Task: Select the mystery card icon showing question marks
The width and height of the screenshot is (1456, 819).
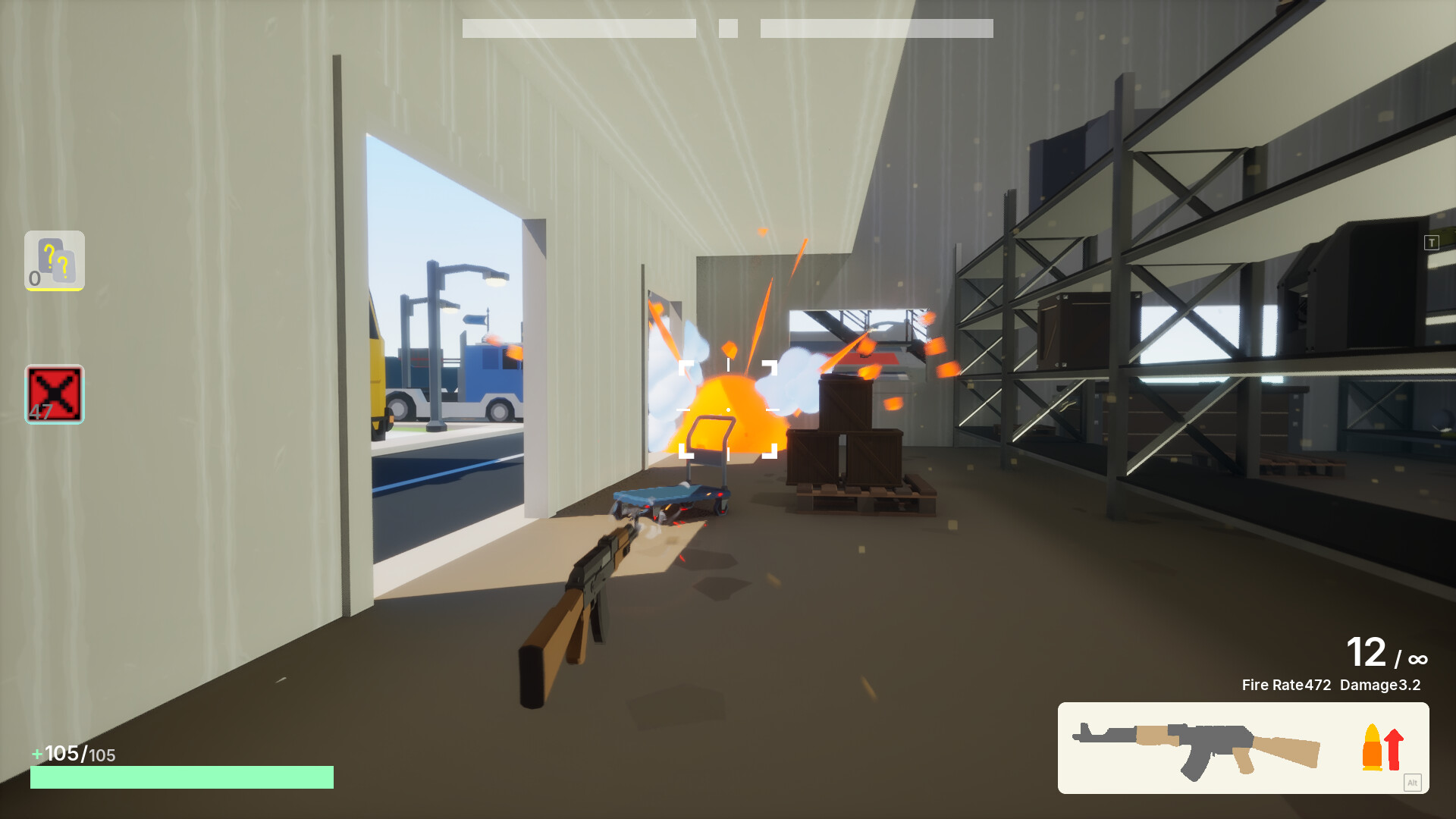Action: [x=54, y=261]
